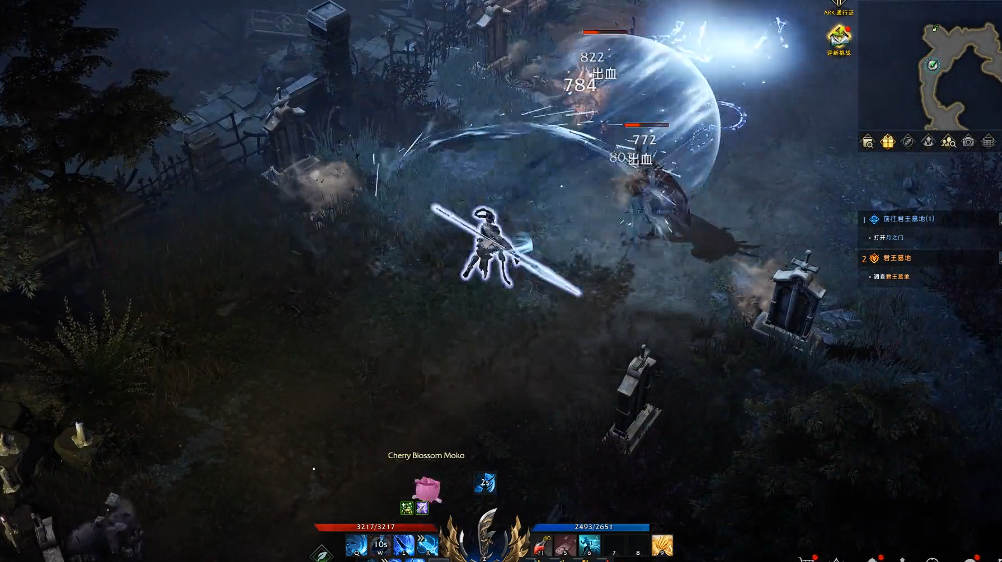The image size is (1002, 562).
Task: Activate the R skill icon
Action: click(x=428, y=545)
